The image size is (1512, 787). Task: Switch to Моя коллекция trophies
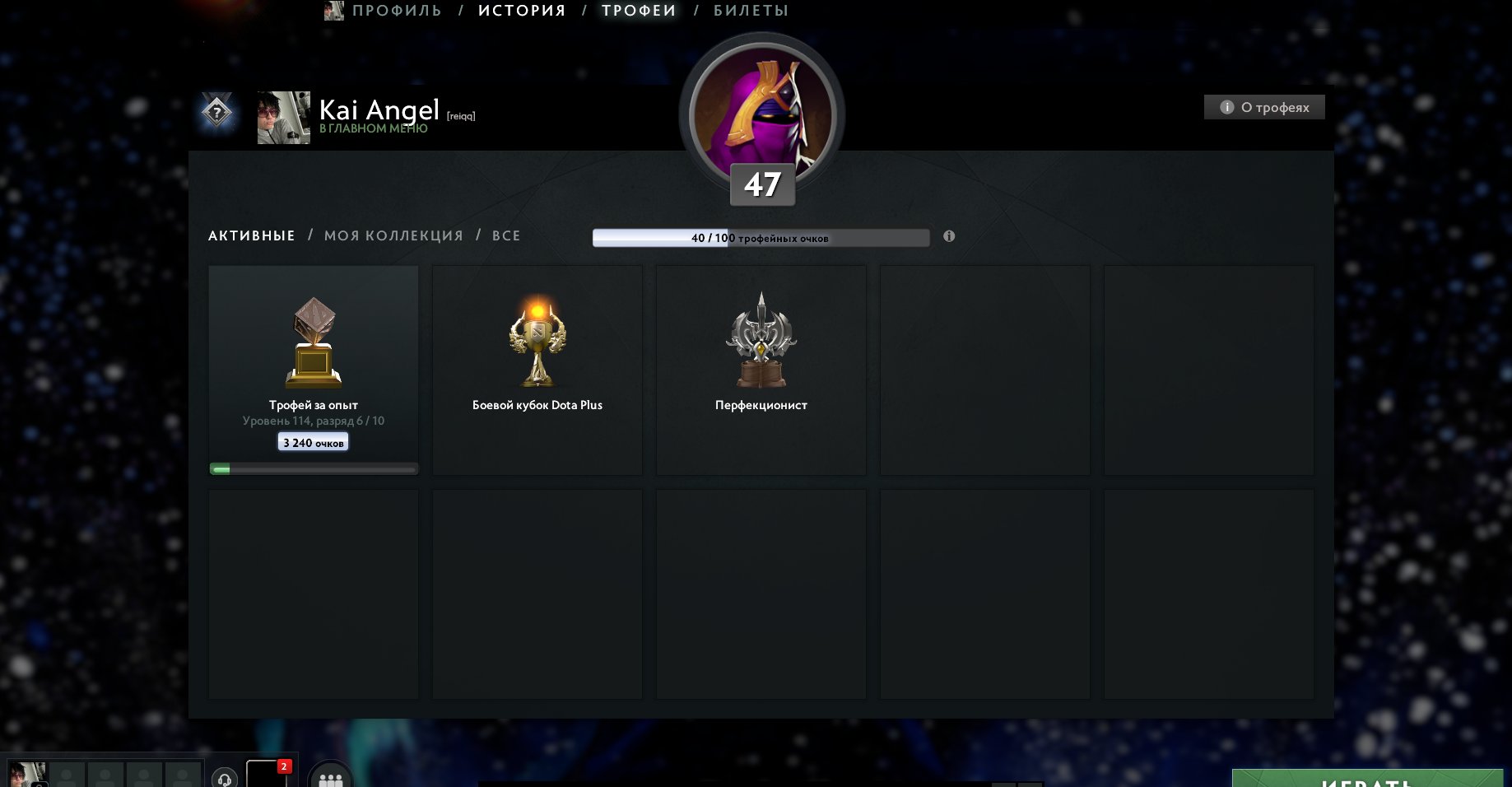coord(393,235)
